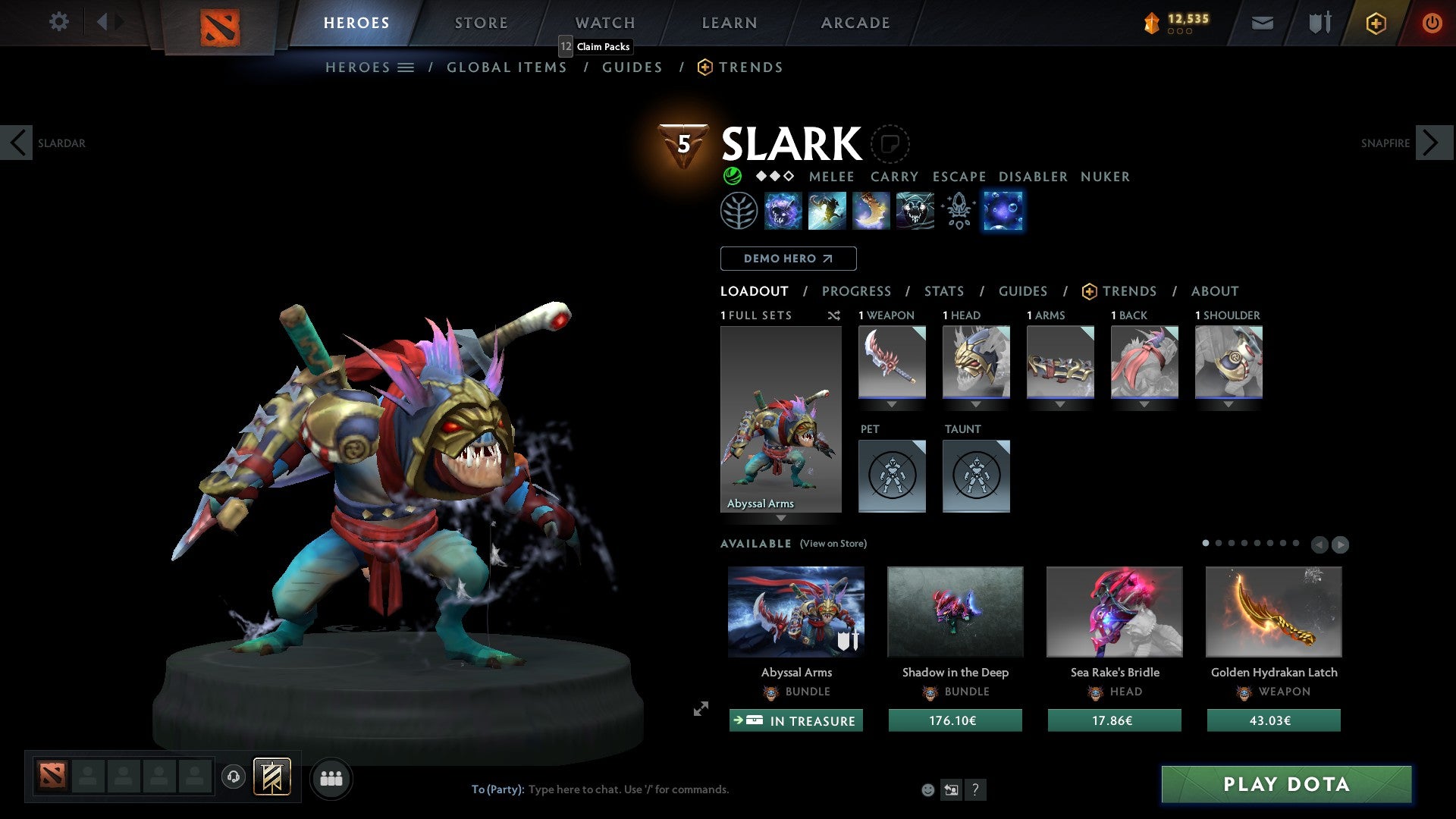Select the Essence Shift ability icon
Viewport: 1456px width, 819px height.
click(871, 211)
